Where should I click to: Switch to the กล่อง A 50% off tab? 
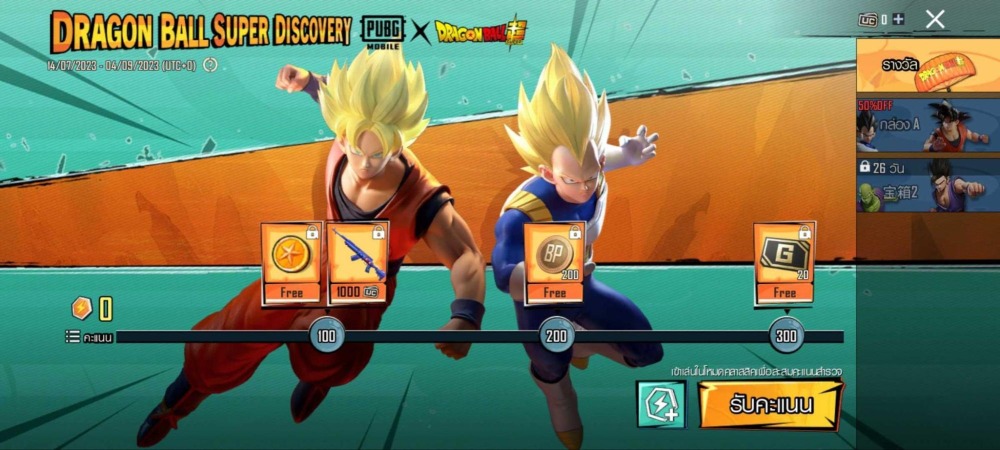pos(927,124)
